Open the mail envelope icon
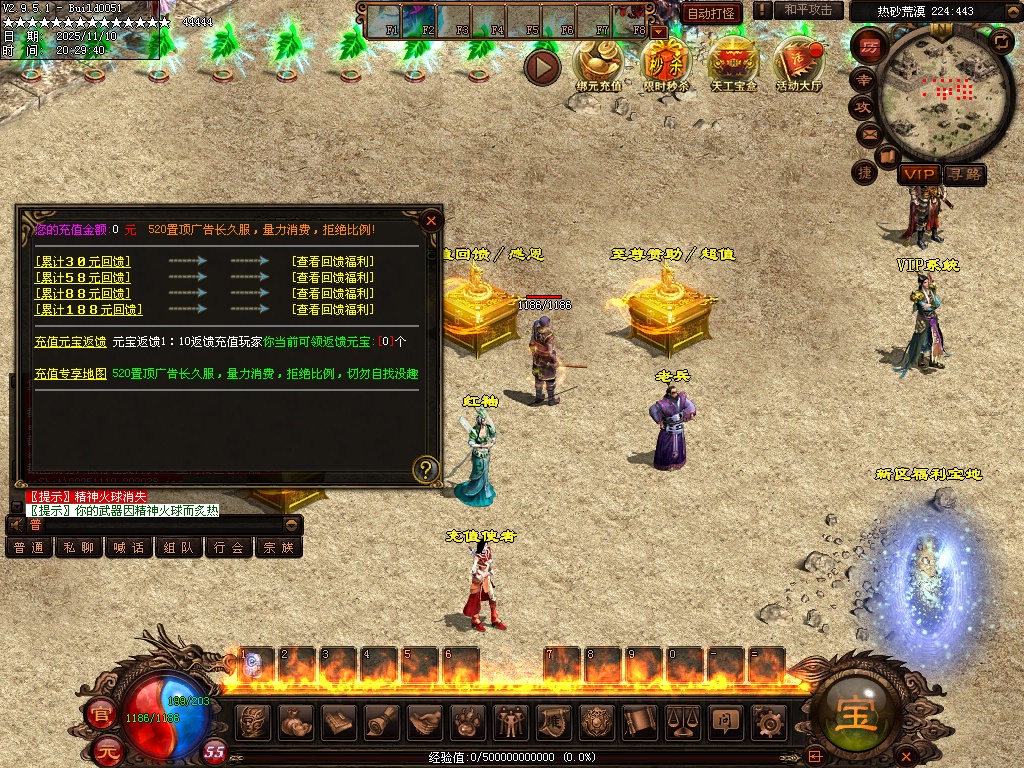Viewport: 1024px width, 768px height. pyautogui.click(x=868, y=133)
